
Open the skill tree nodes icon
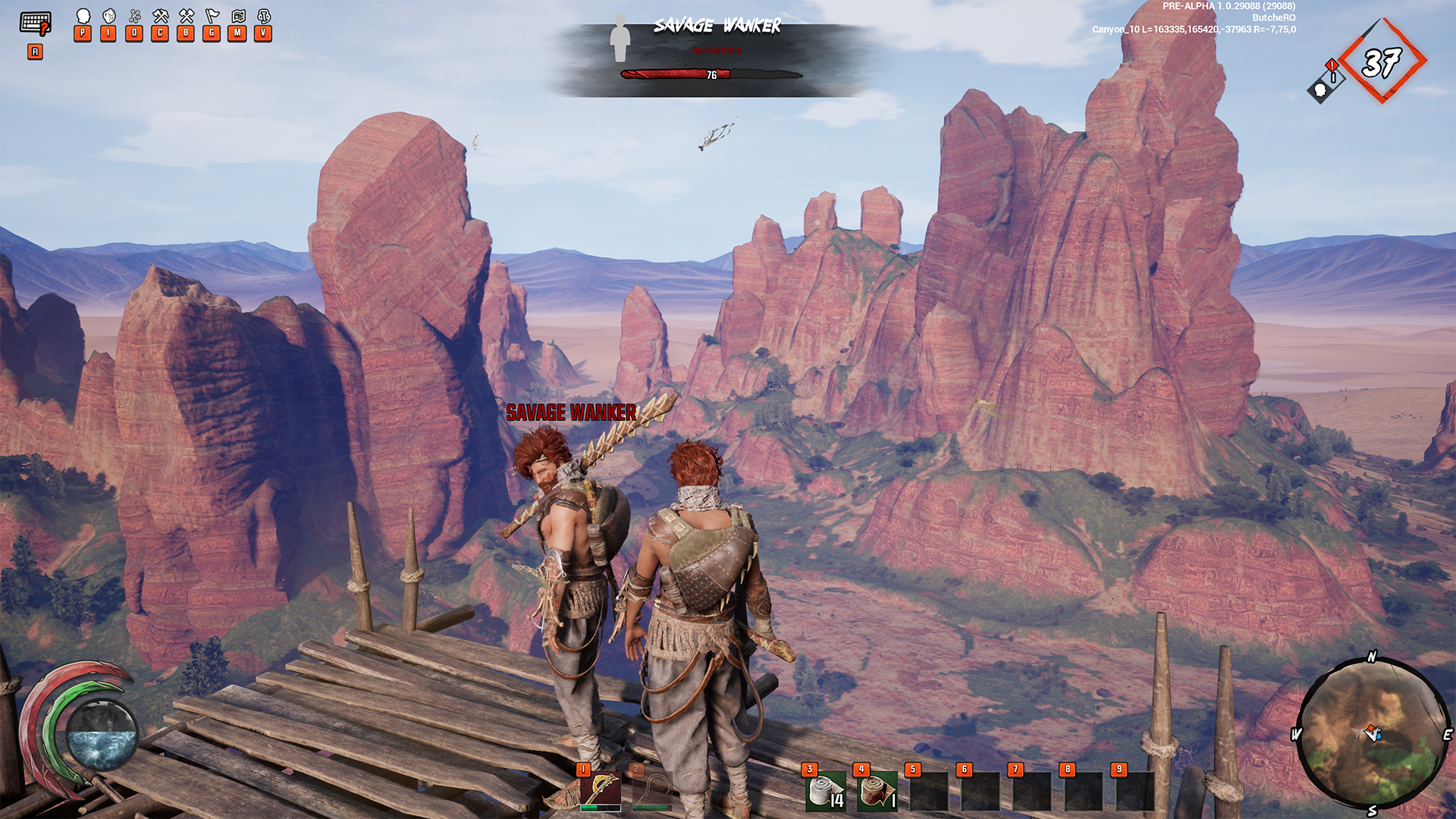pos(135,17)
